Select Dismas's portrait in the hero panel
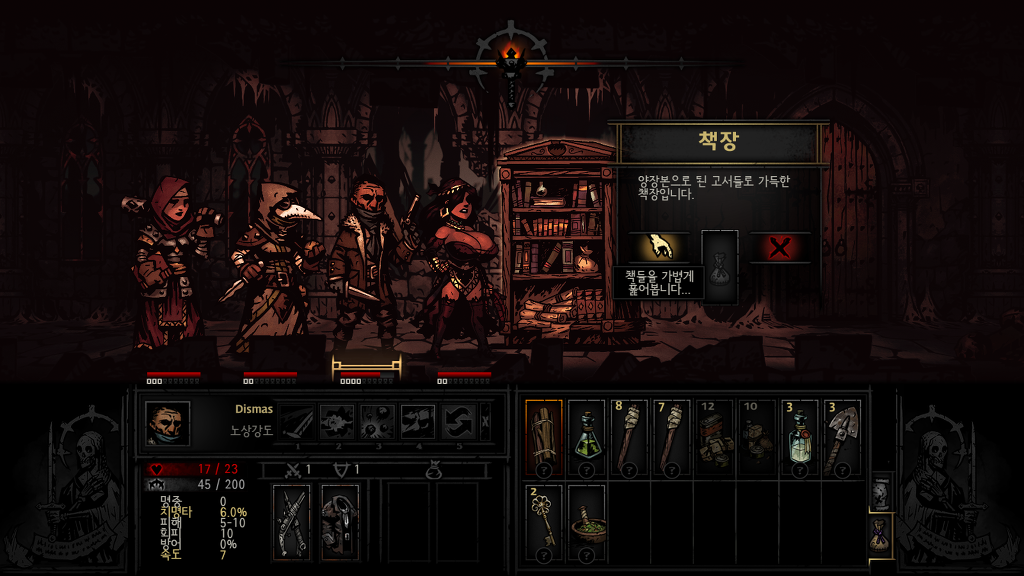This screenshot has width=1024, height=576. tap(167, 423)
